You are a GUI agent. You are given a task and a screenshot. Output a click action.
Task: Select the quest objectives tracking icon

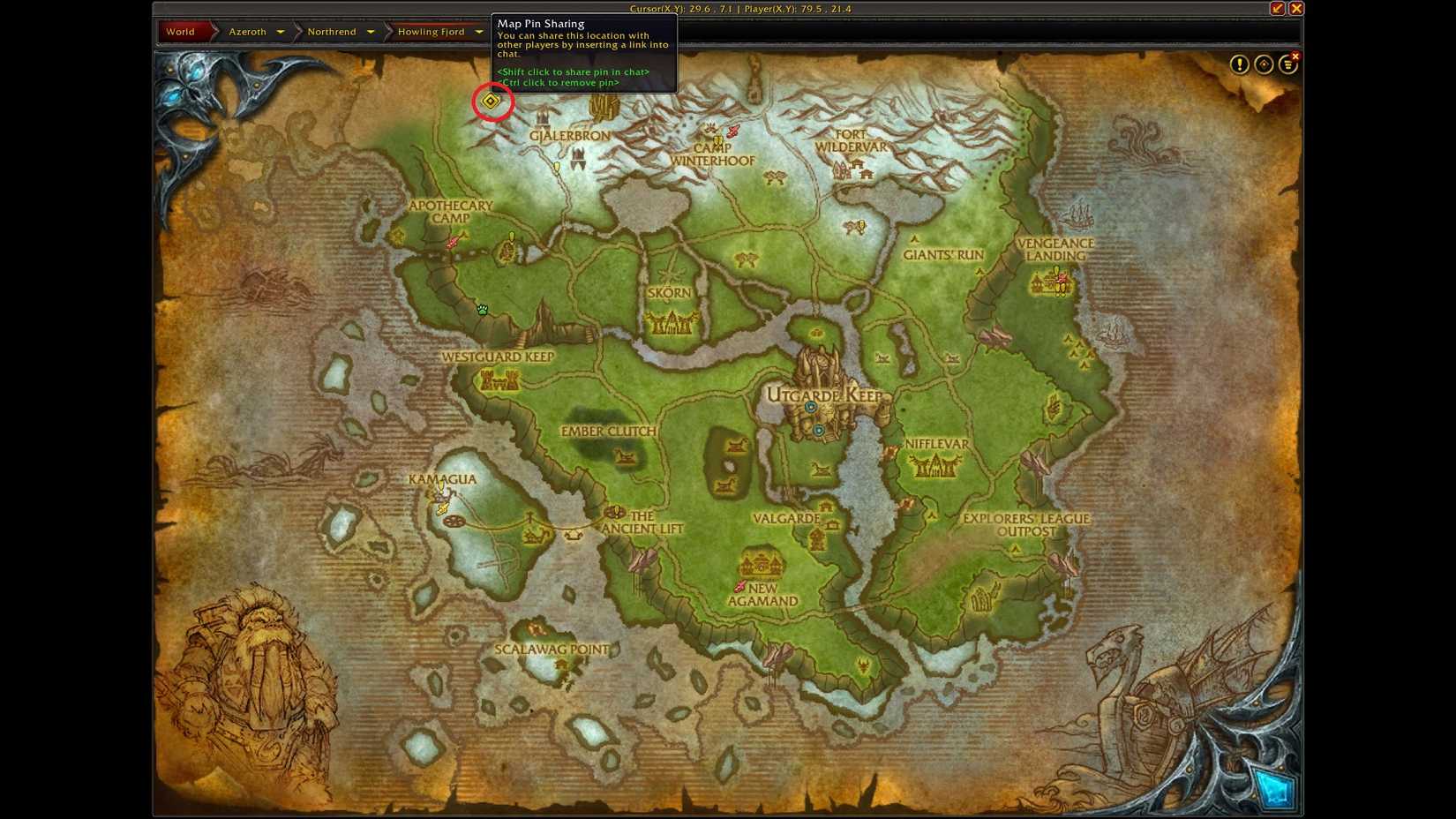click(1240, 64)
